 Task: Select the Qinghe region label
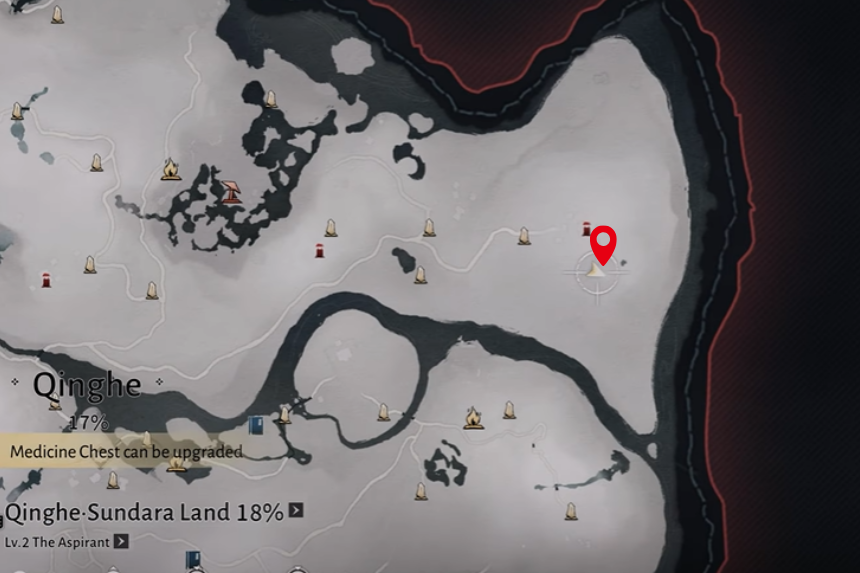pos(85,385)
